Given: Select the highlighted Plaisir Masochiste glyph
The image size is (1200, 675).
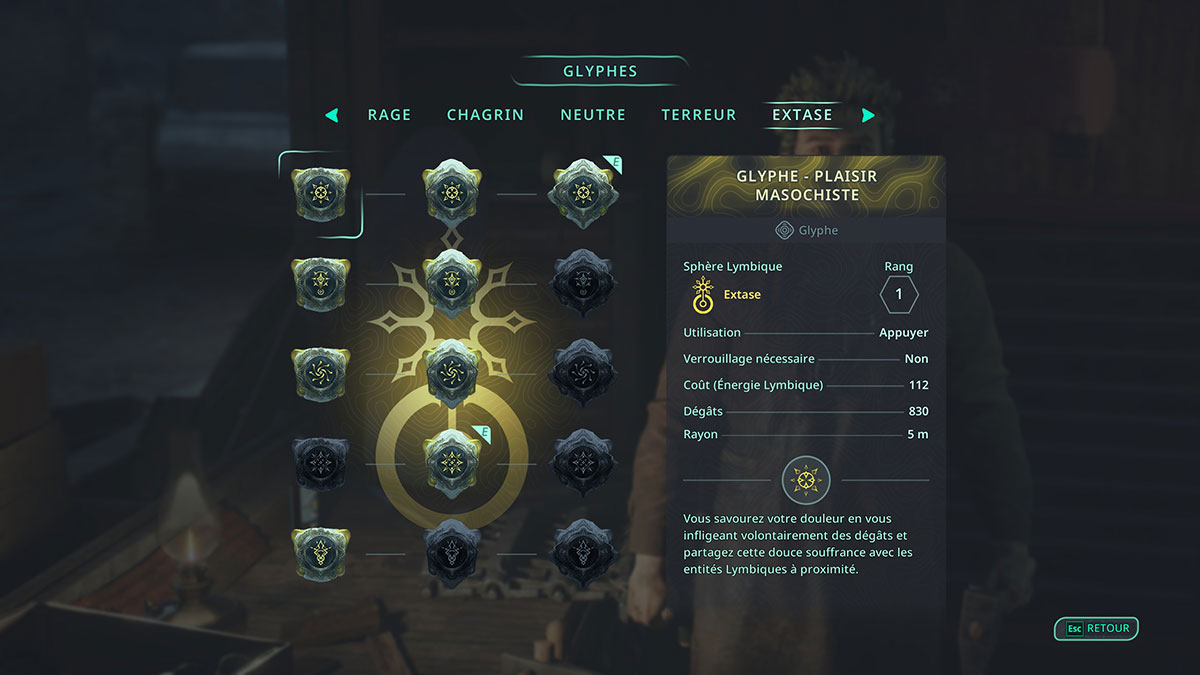Looking at the screenshot, I should (320, 193).
